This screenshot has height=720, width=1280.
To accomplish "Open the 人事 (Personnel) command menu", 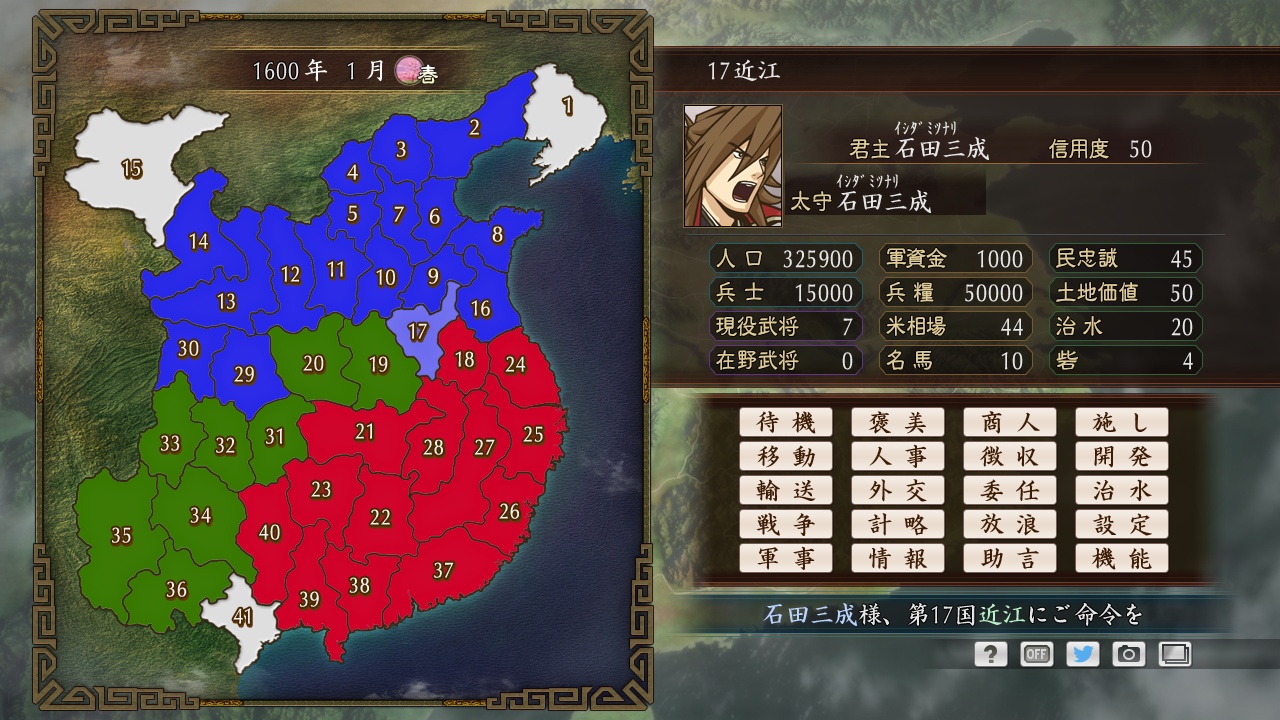I will [x=898, y=456].
